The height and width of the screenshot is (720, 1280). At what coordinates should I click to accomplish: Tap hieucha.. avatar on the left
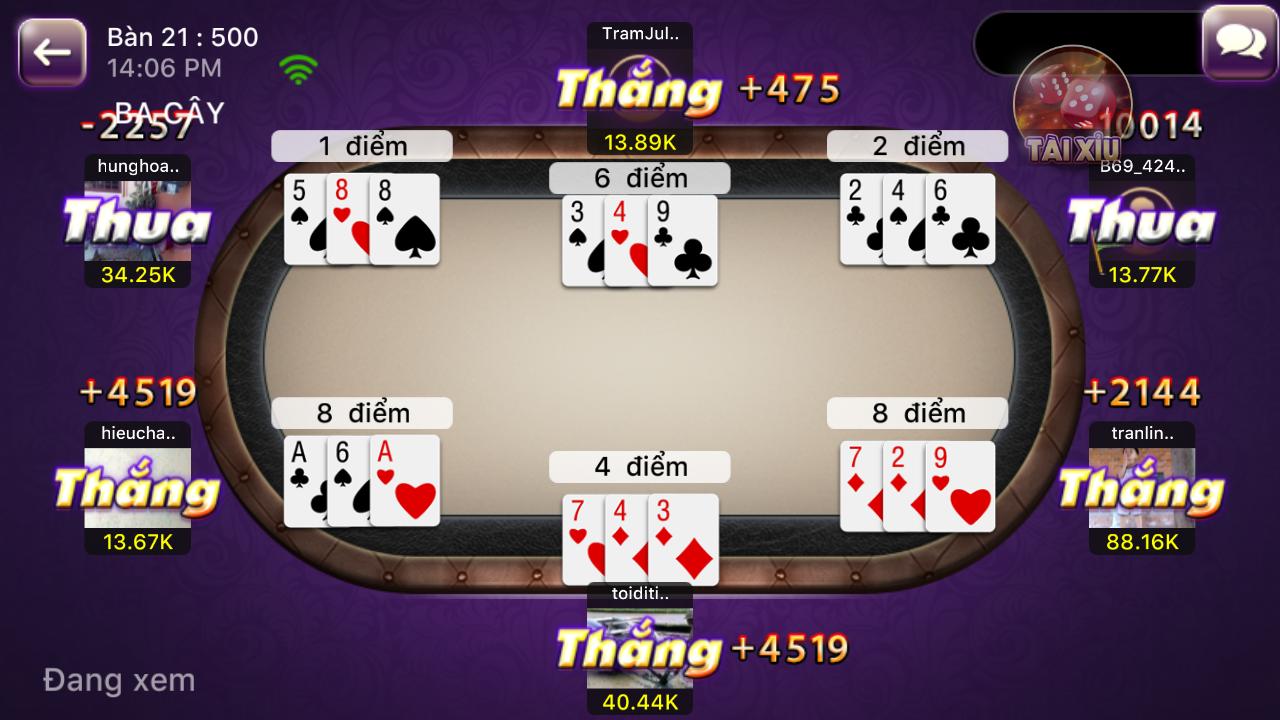137,490
